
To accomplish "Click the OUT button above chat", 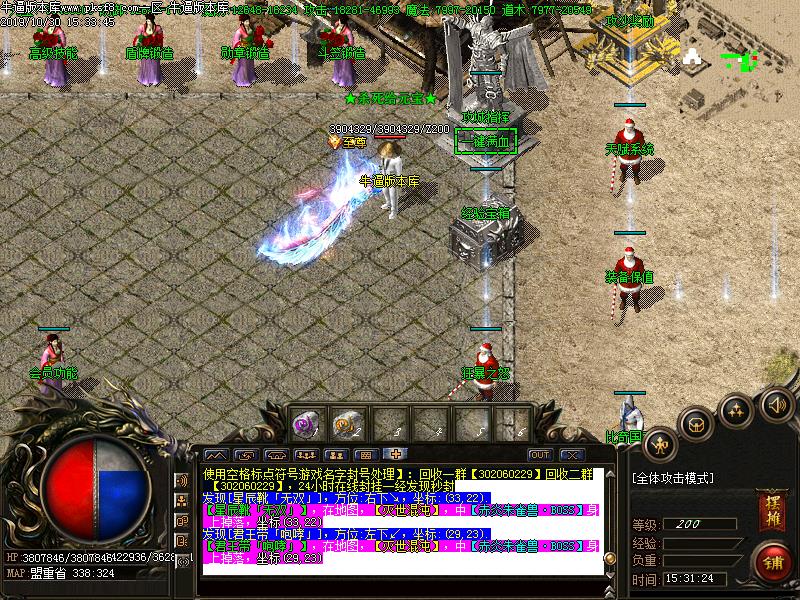I will coord(540,454).
